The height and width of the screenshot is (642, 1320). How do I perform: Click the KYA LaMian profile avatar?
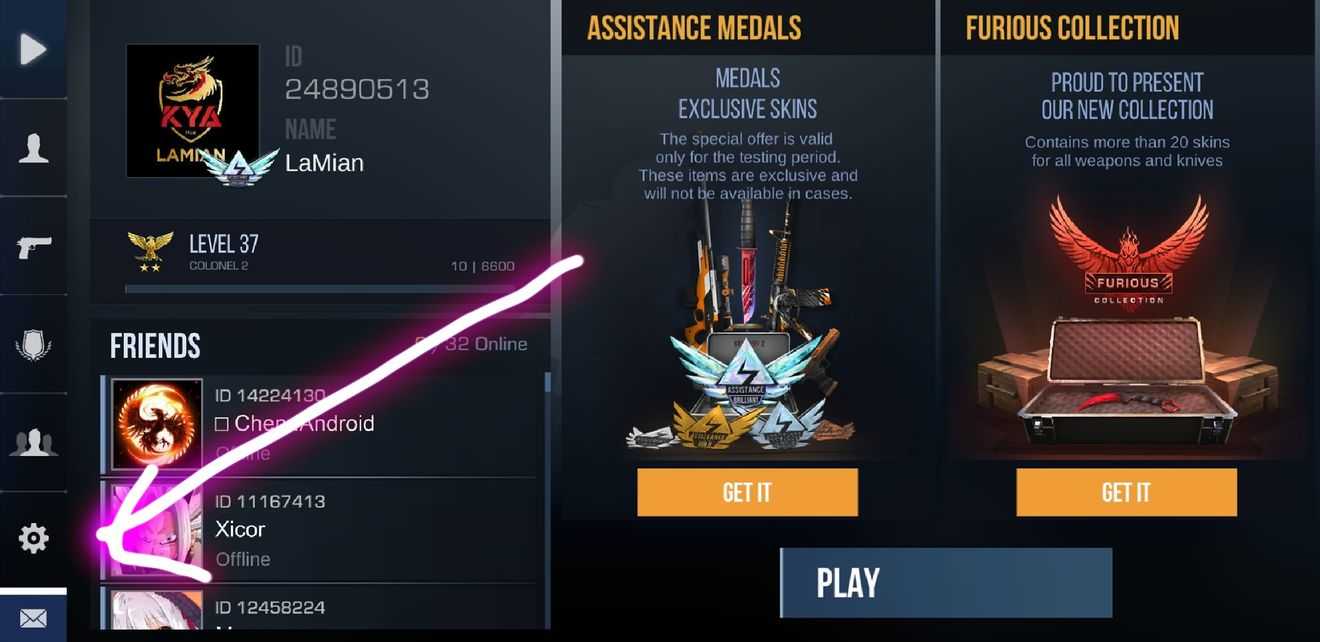coord(193,110)
